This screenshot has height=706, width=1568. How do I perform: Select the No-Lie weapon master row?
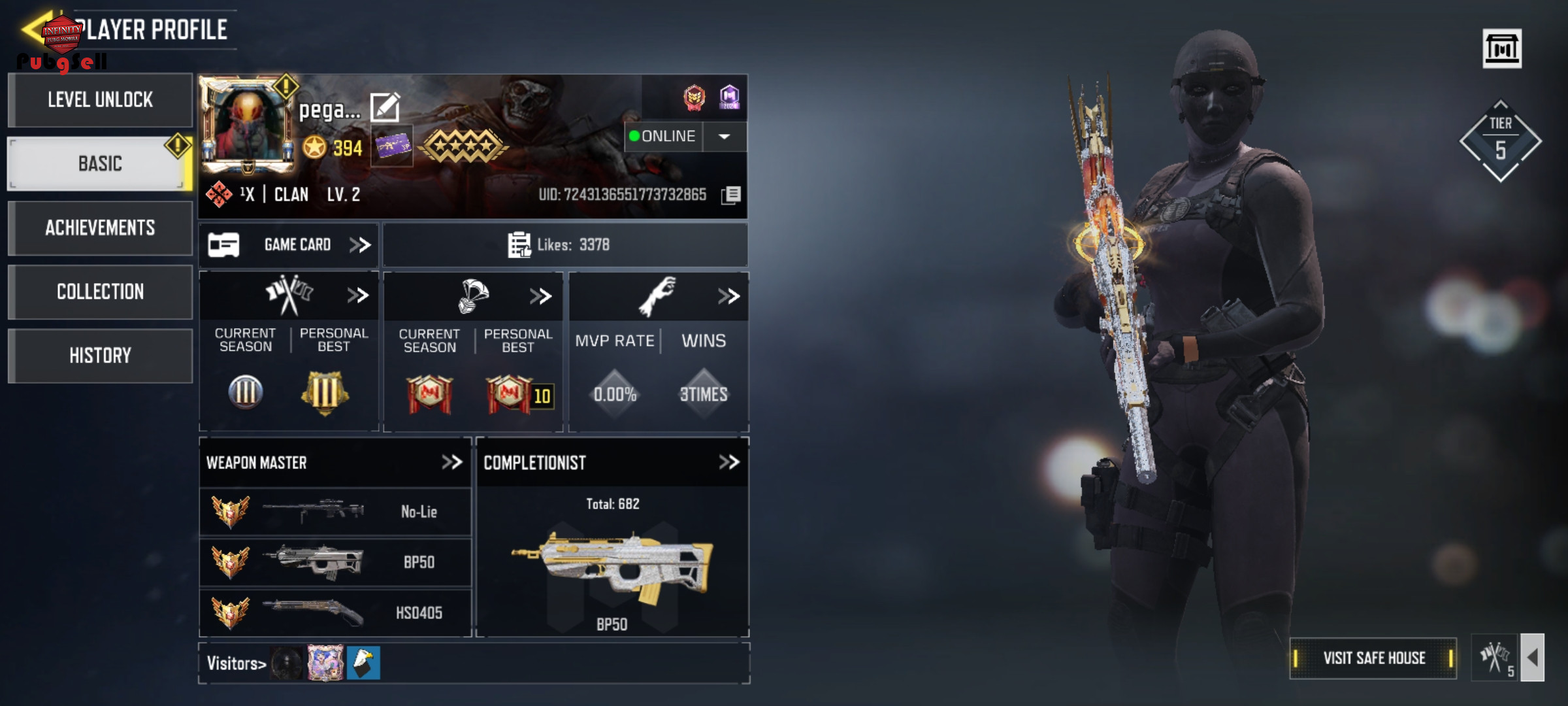pos(335,512)
